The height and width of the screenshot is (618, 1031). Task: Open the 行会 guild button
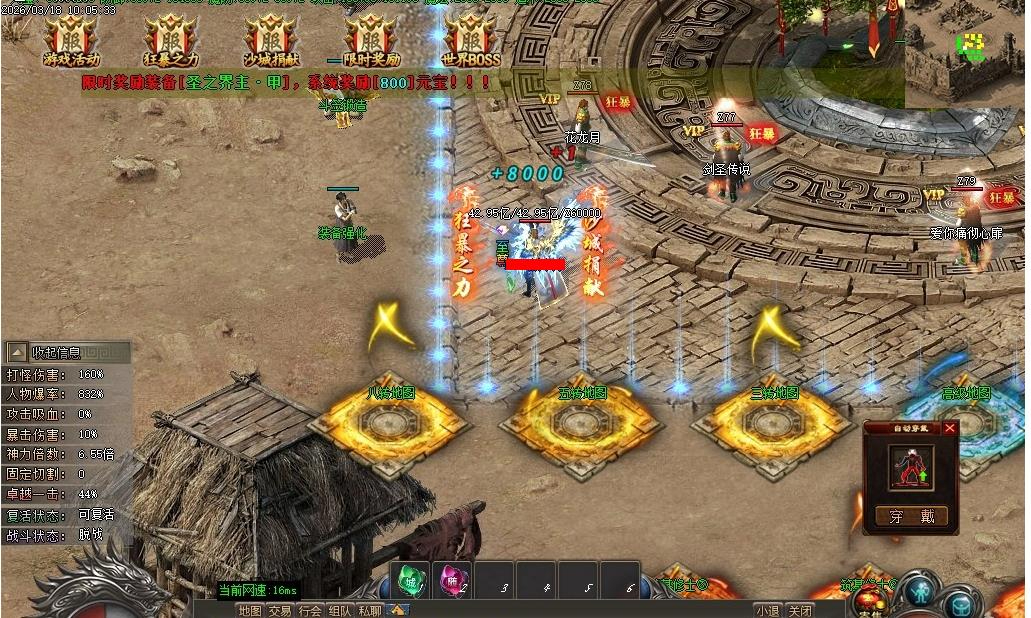pyautogui.click(x=310, y=610)
